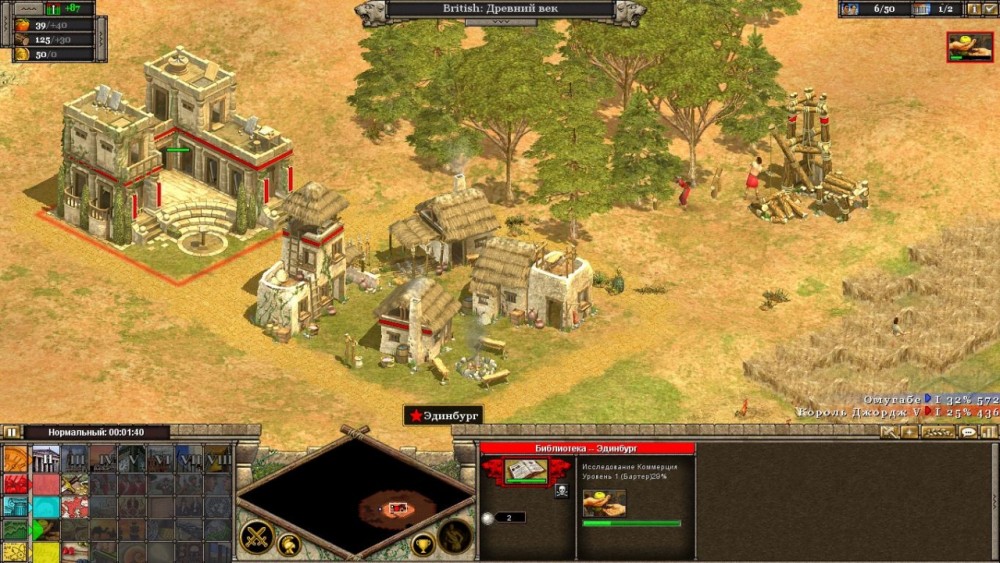This screenshot has height=563, width=1000.
Task: Click the crossed swords button by minimap
Action: (x=256, y=537)
